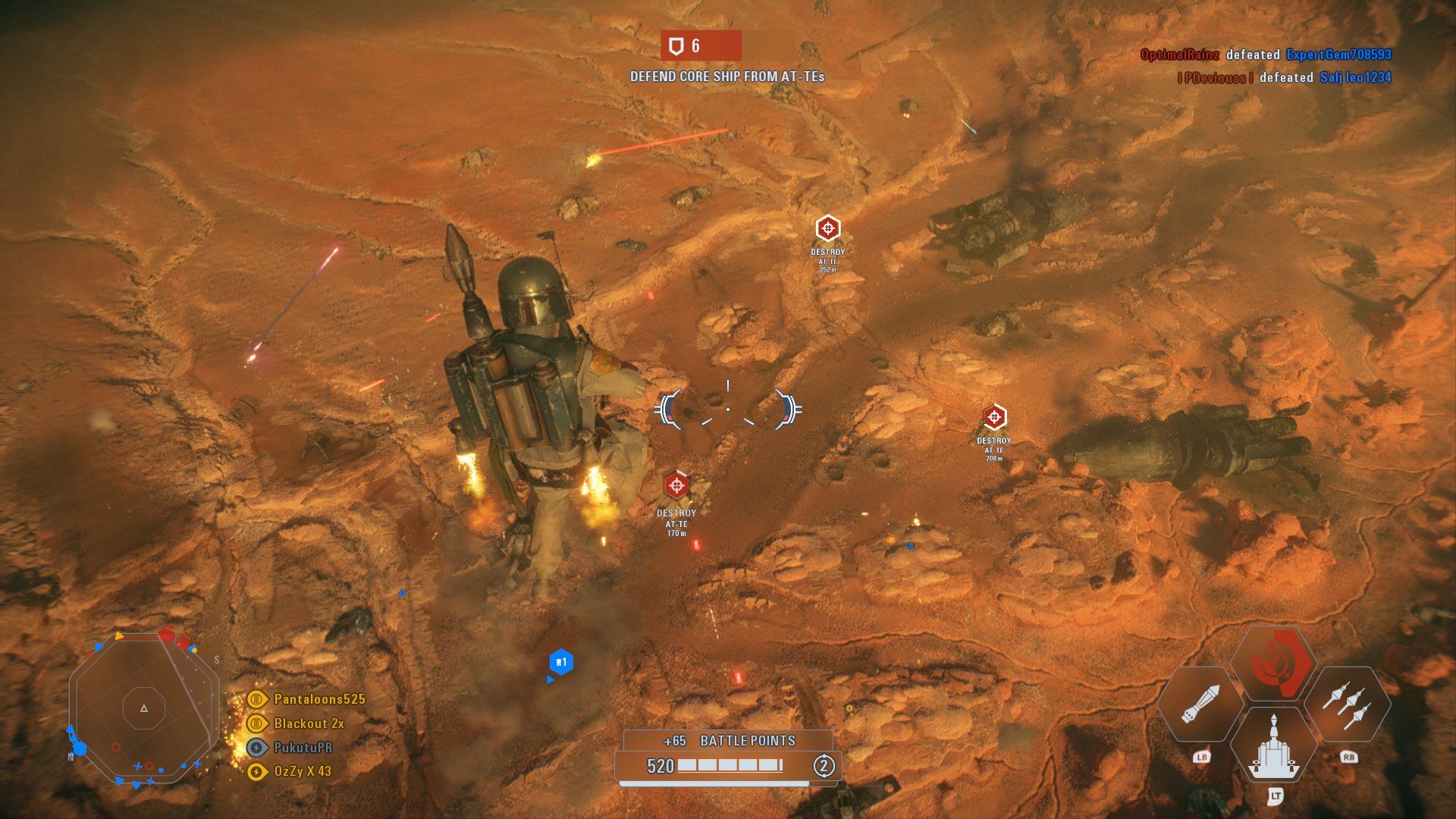Click PukutuPR in the squad list
Viewport: 1456px width, 819px height.
302,748
